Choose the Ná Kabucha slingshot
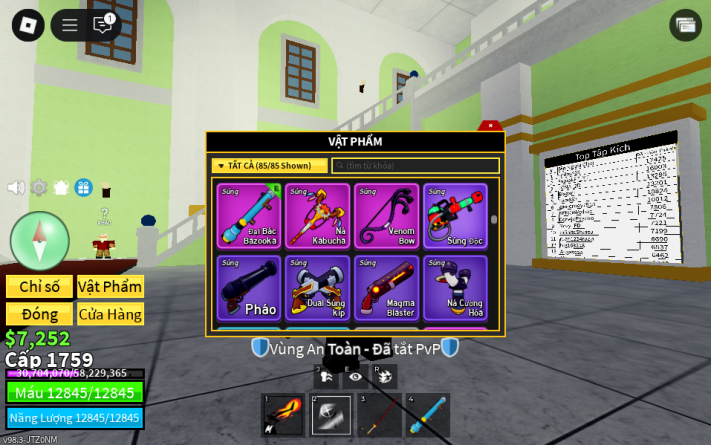 (x=318, y=216)
